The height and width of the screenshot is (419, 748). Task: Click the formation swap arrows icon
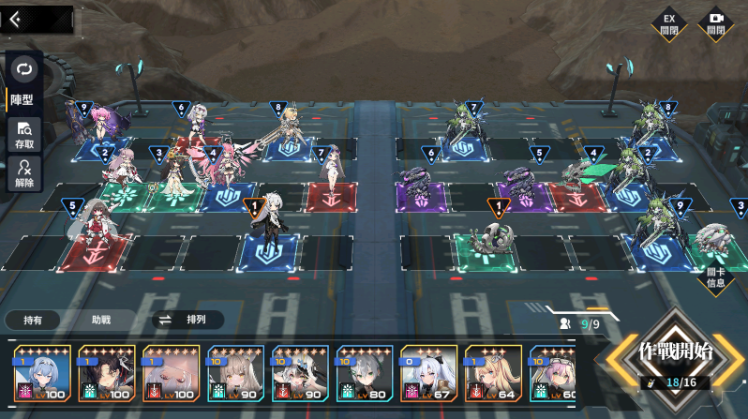(24, 69)
